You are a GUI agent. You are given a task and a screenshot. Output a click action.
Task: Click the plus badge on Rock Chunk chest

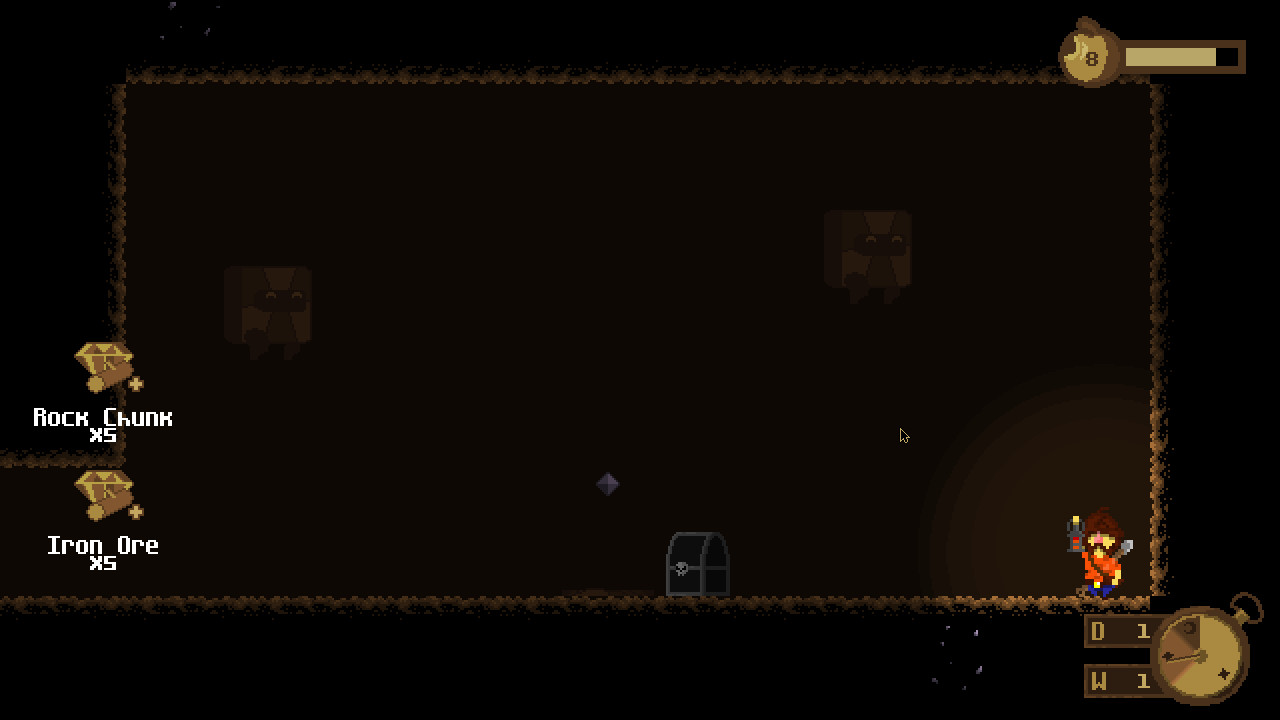(134, 383)
